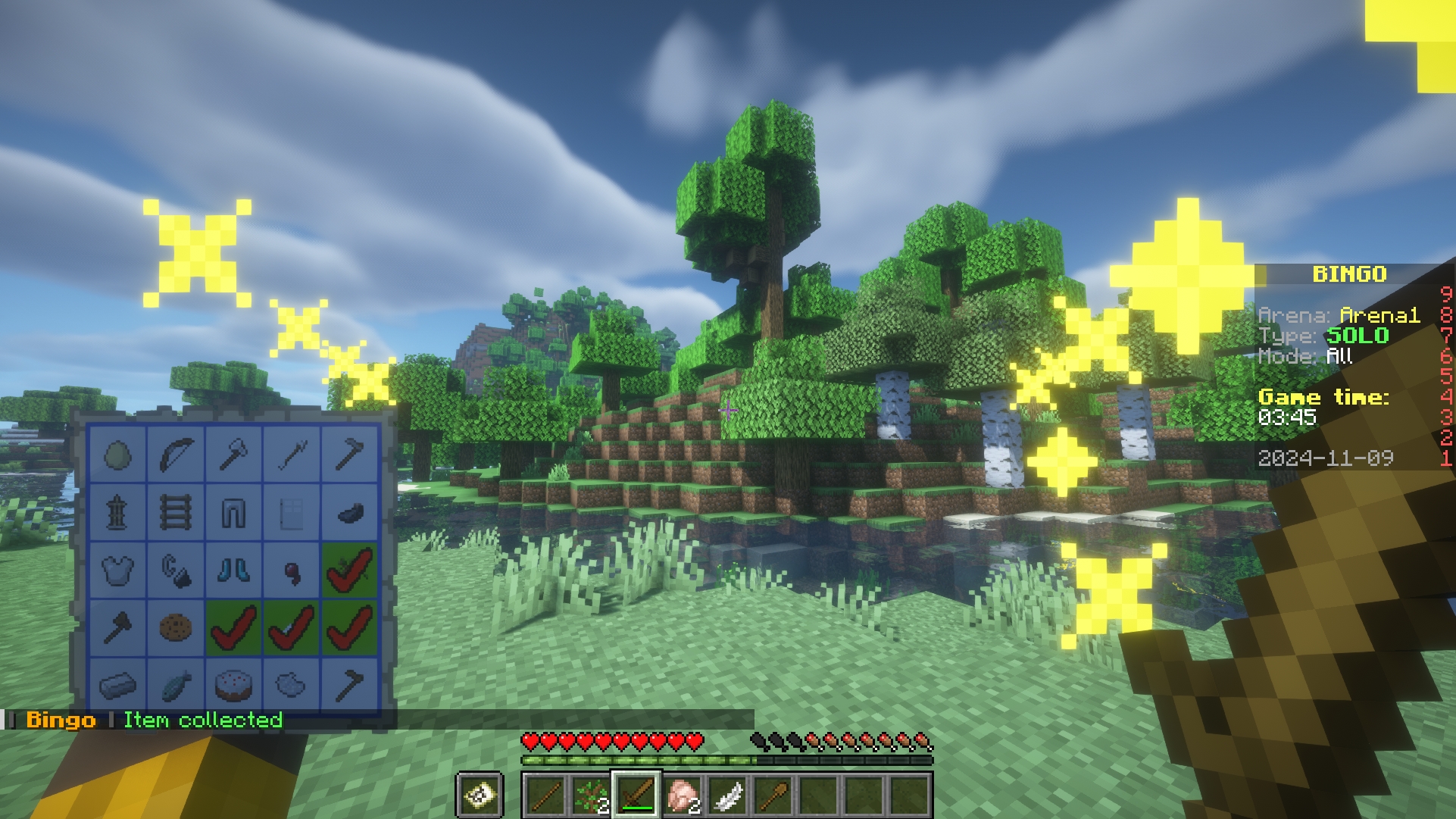Choose the wooden sword hotbar slot
1456x819 pixels.
coord(637,796)
